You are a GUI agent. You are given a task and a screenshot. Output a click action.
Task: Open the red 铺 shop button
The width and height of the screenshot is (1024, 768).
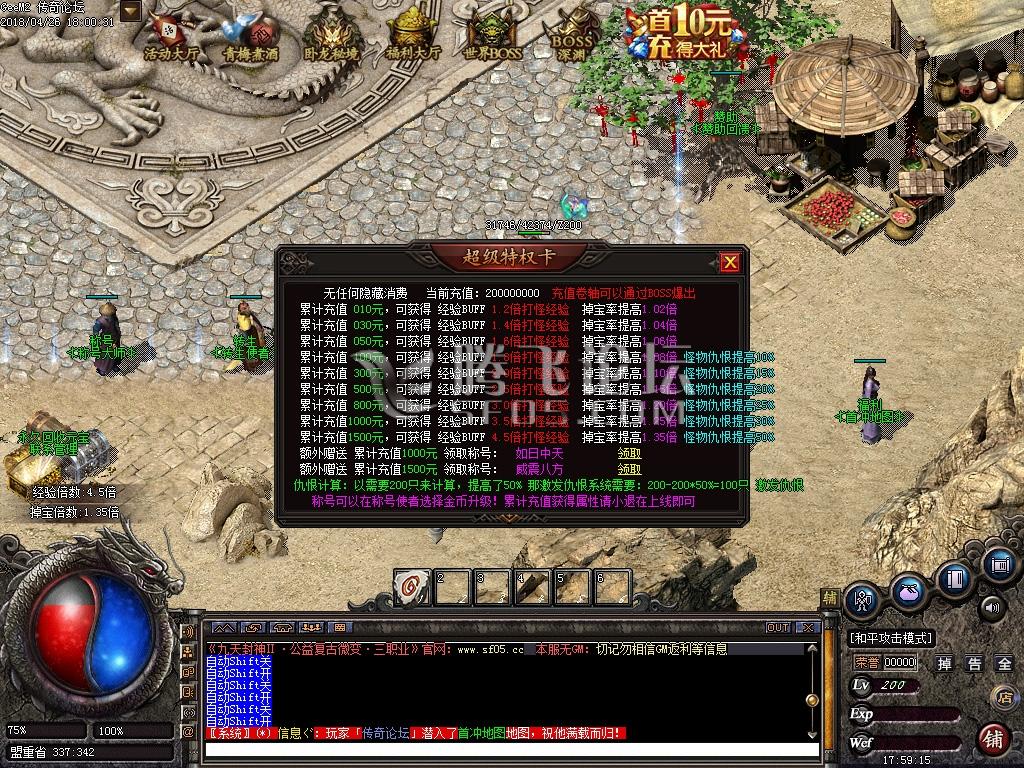992,738
